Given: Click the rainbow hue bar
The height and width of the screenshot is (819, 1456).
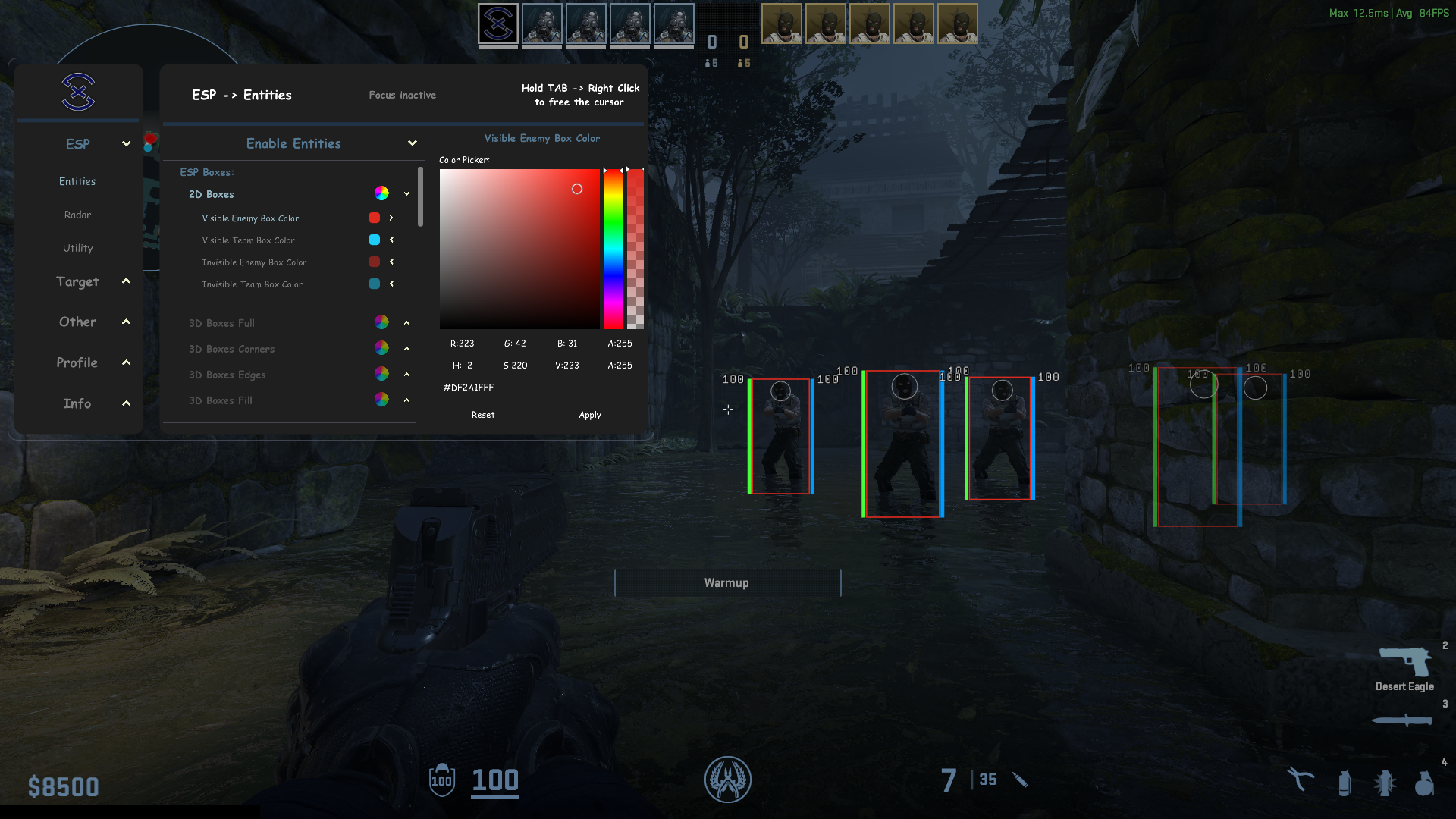Looking at the screenshot, I should tap(613, 249).
